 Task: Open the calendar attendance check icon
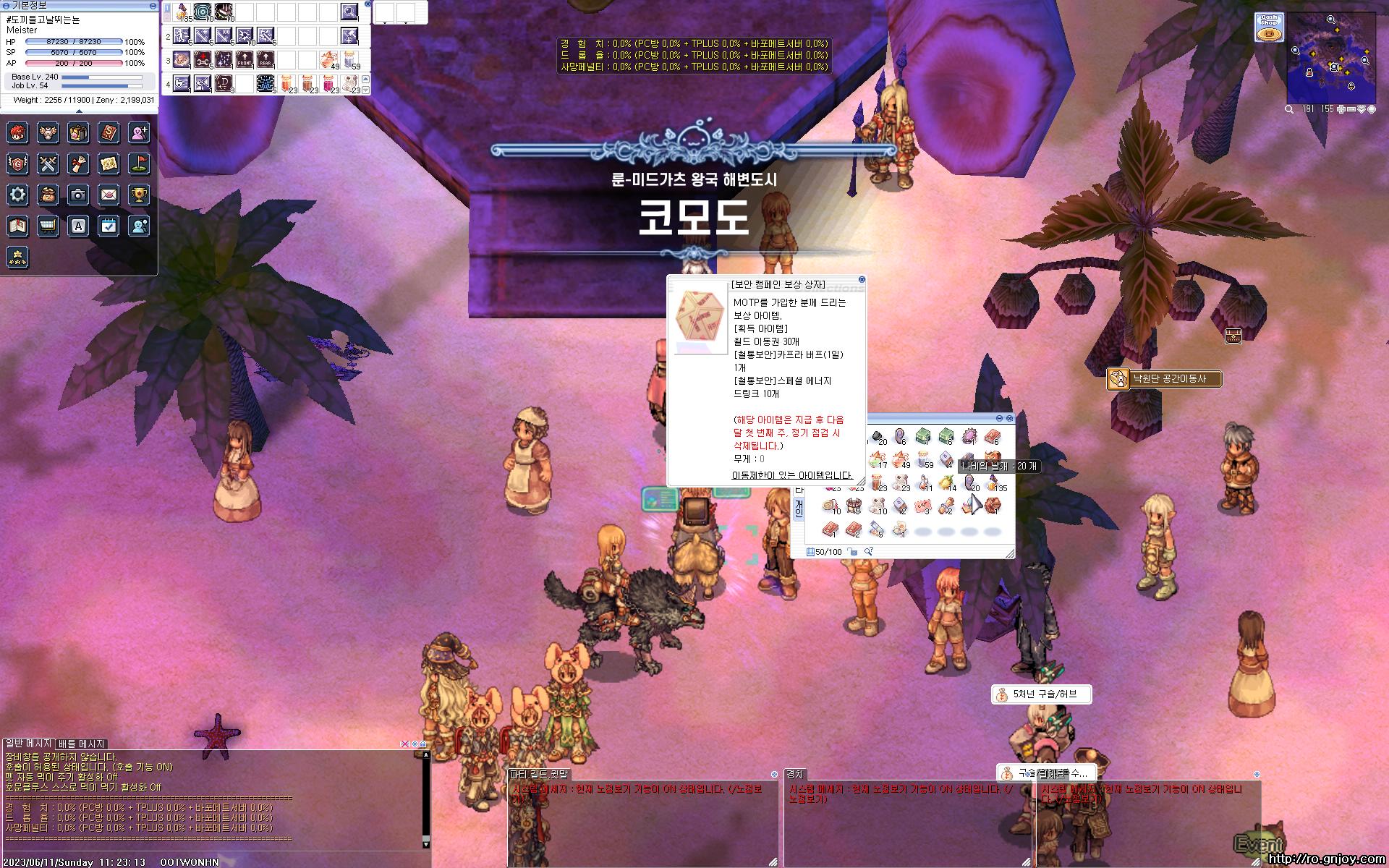[109, 226]
